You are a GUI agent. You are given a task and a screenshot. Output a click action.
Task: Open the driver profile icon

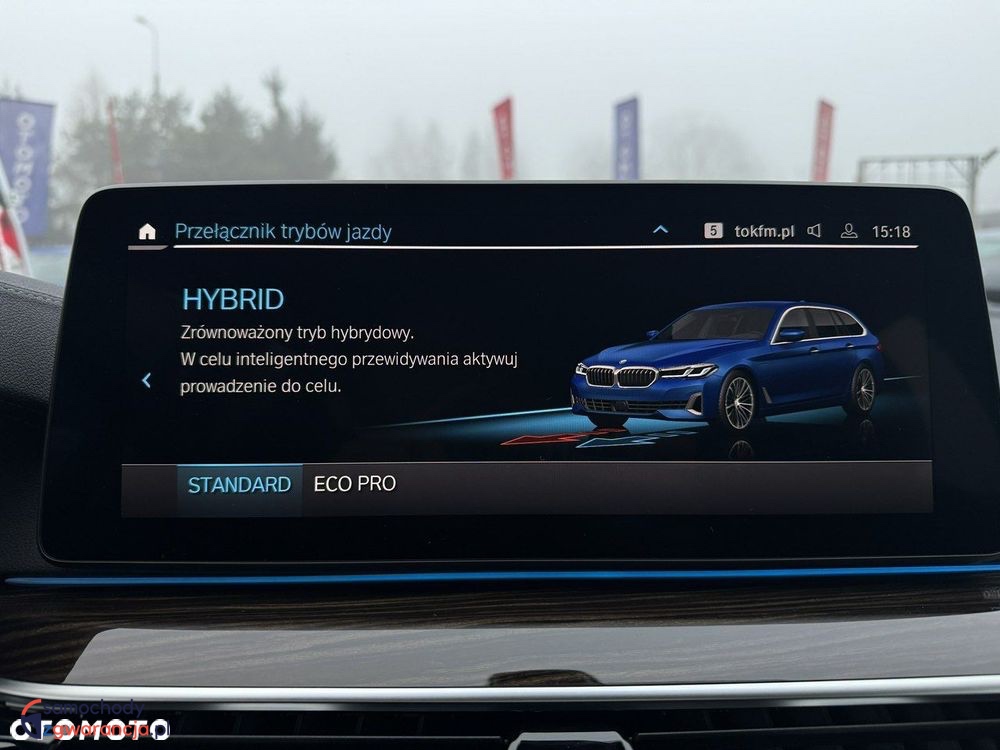[x=849, y=231]
